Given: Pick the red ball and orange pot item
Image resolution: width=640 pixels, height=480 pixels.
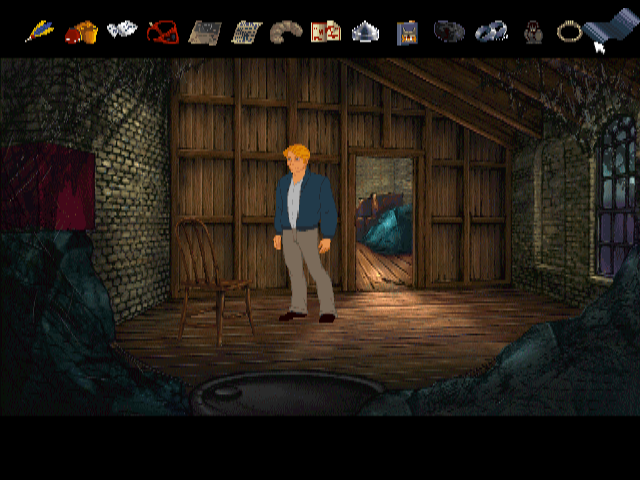Looking at the screenshot, I should point(81,32).
